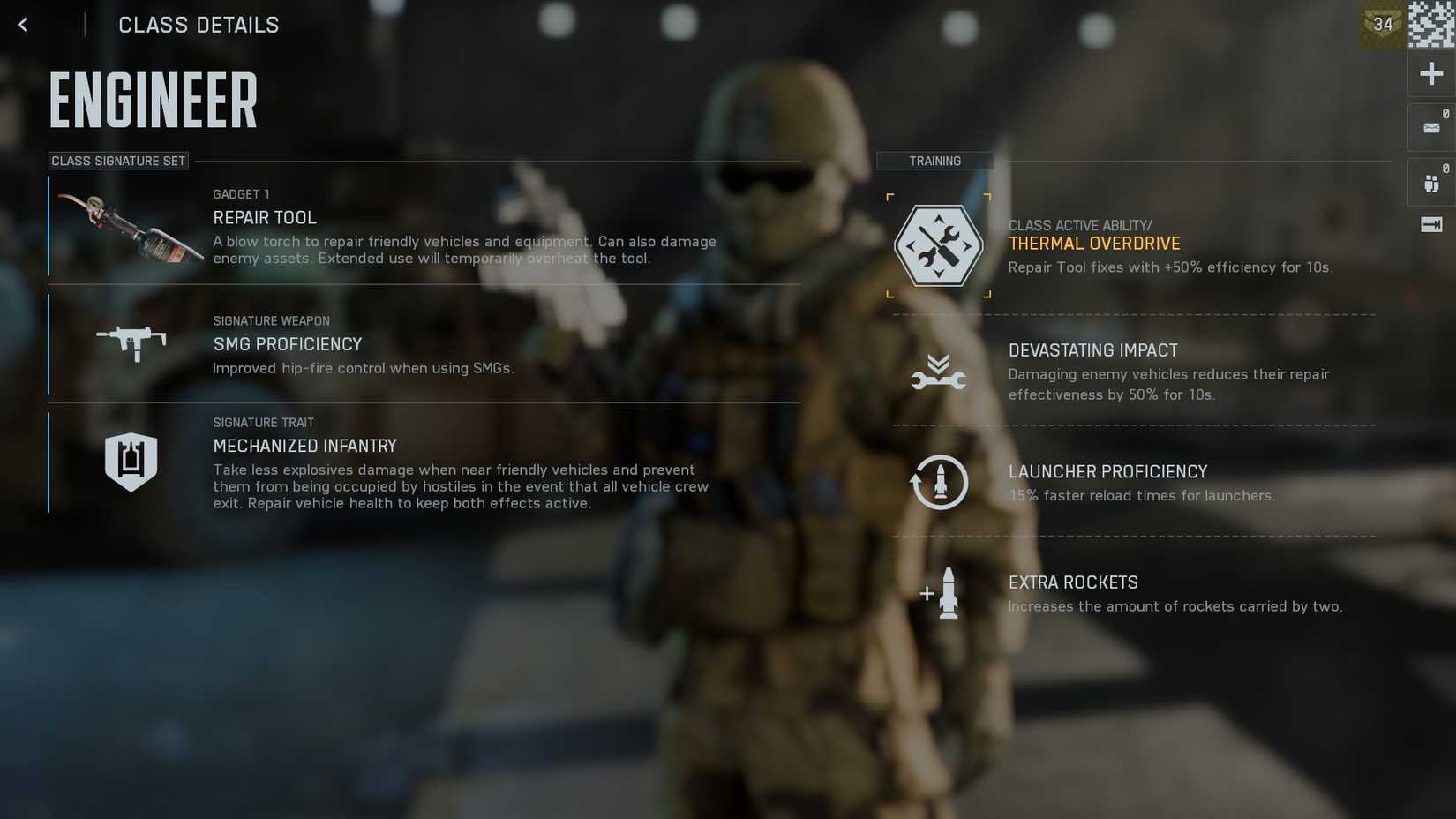
Task: Select the Class Signature Set section
Action: [x=118, y=161]
